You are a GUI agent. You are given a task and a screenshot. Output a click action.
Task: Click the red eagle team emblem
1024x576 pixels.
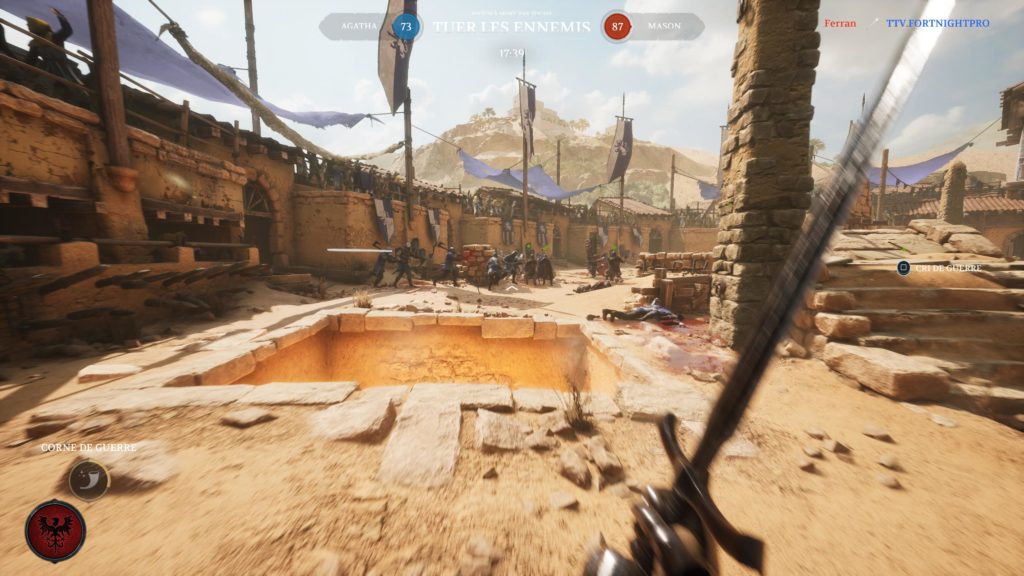[55, 531]
